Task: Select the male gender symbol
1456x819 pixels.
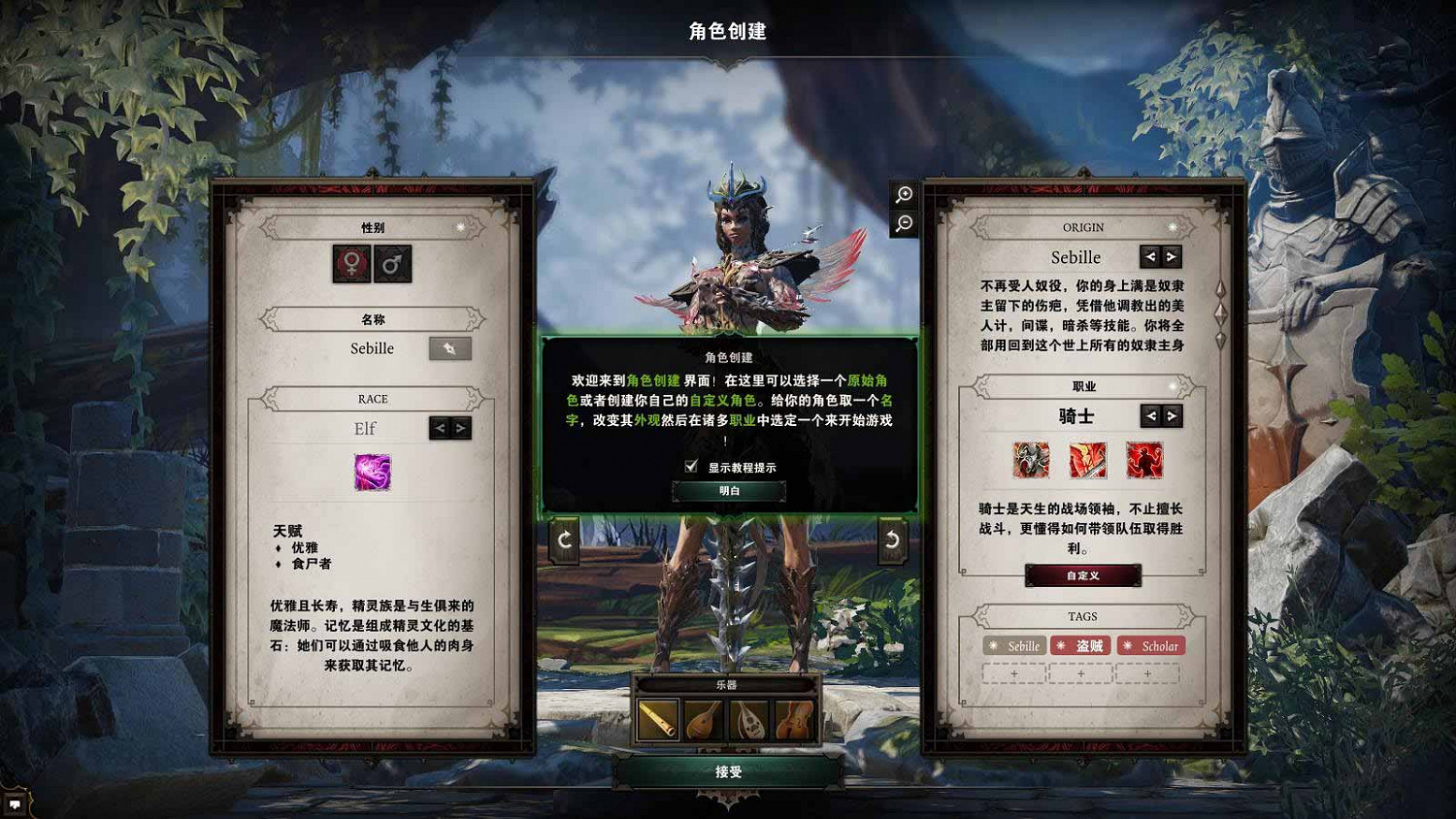Action: click(391, 262)
